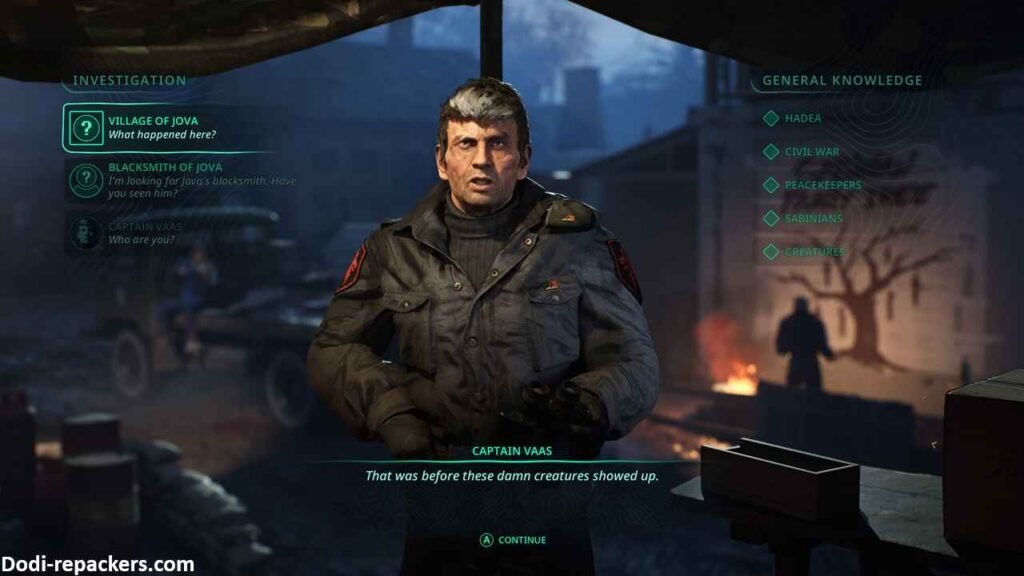Screen dimensions: 1024x576
Task: Ask about the Village of Jova
Action: tap(162, 128)
